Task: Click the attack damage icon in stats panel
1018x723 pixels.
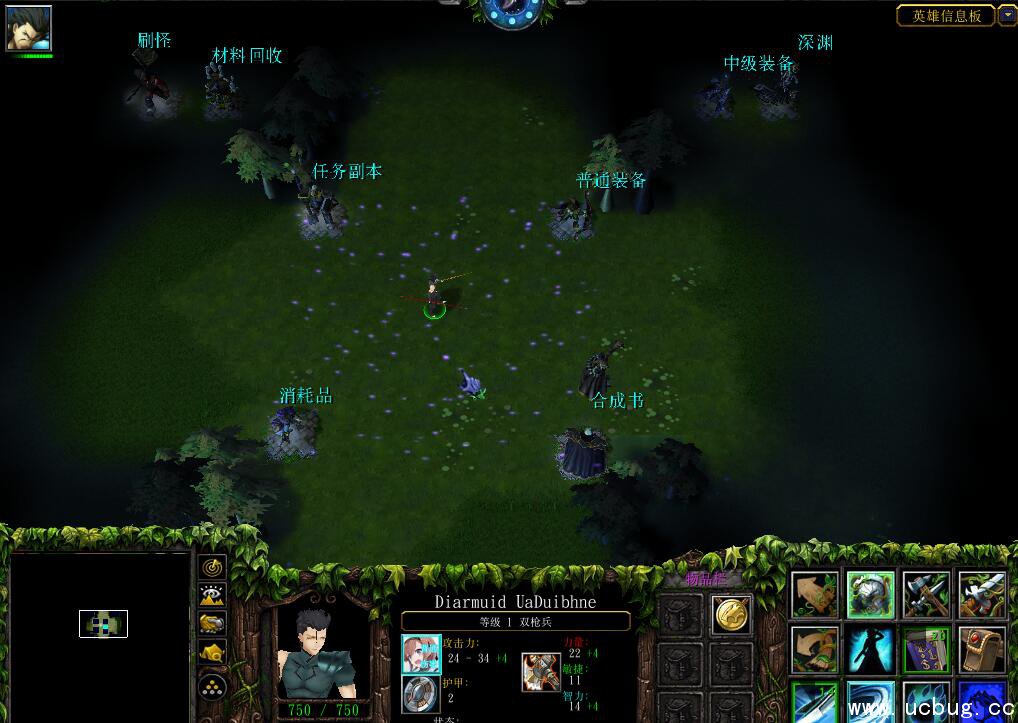Action: [x=420, y=653]
